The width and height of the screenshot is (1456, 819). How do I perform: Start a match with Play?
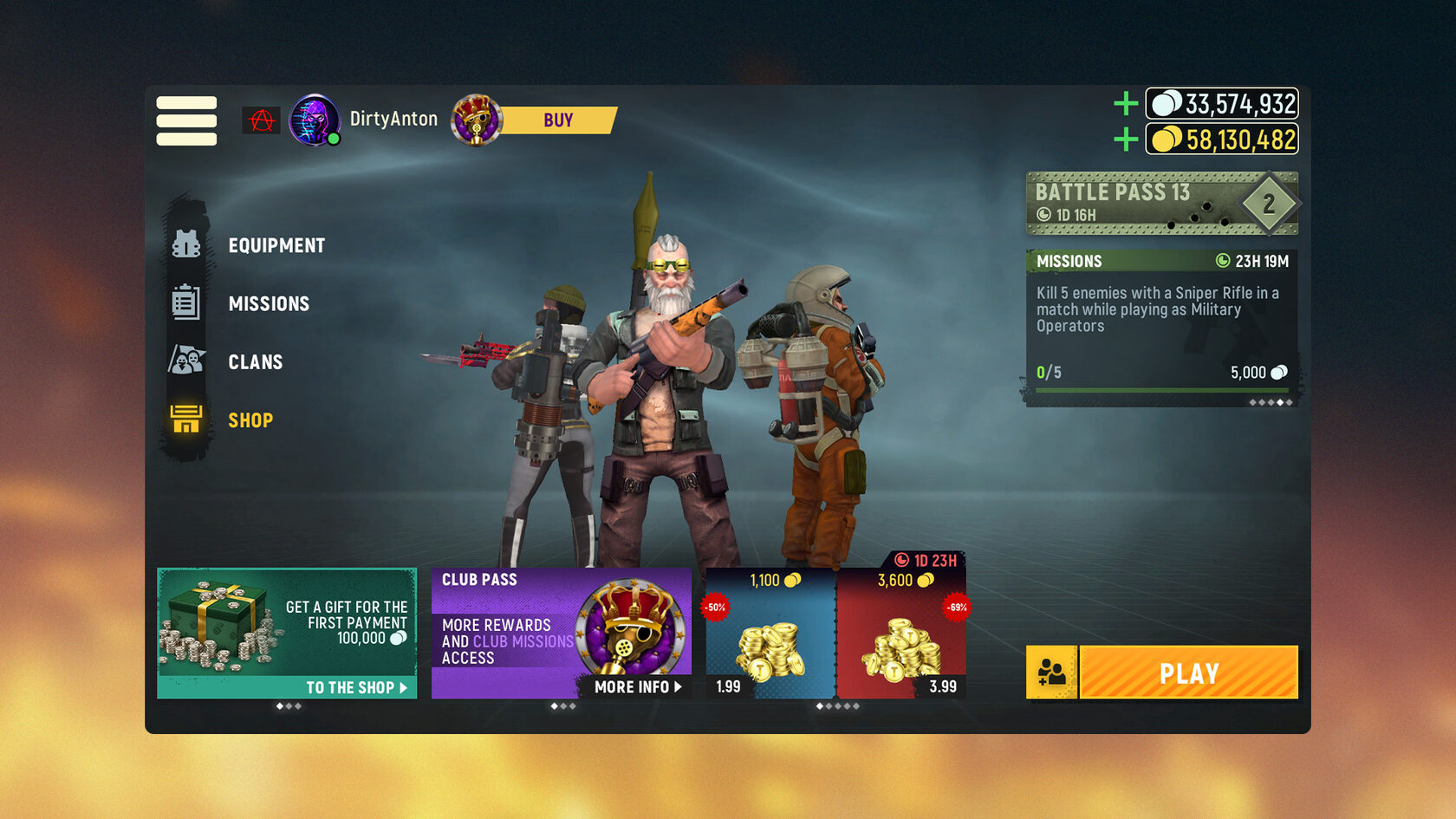coord(1188,673)
